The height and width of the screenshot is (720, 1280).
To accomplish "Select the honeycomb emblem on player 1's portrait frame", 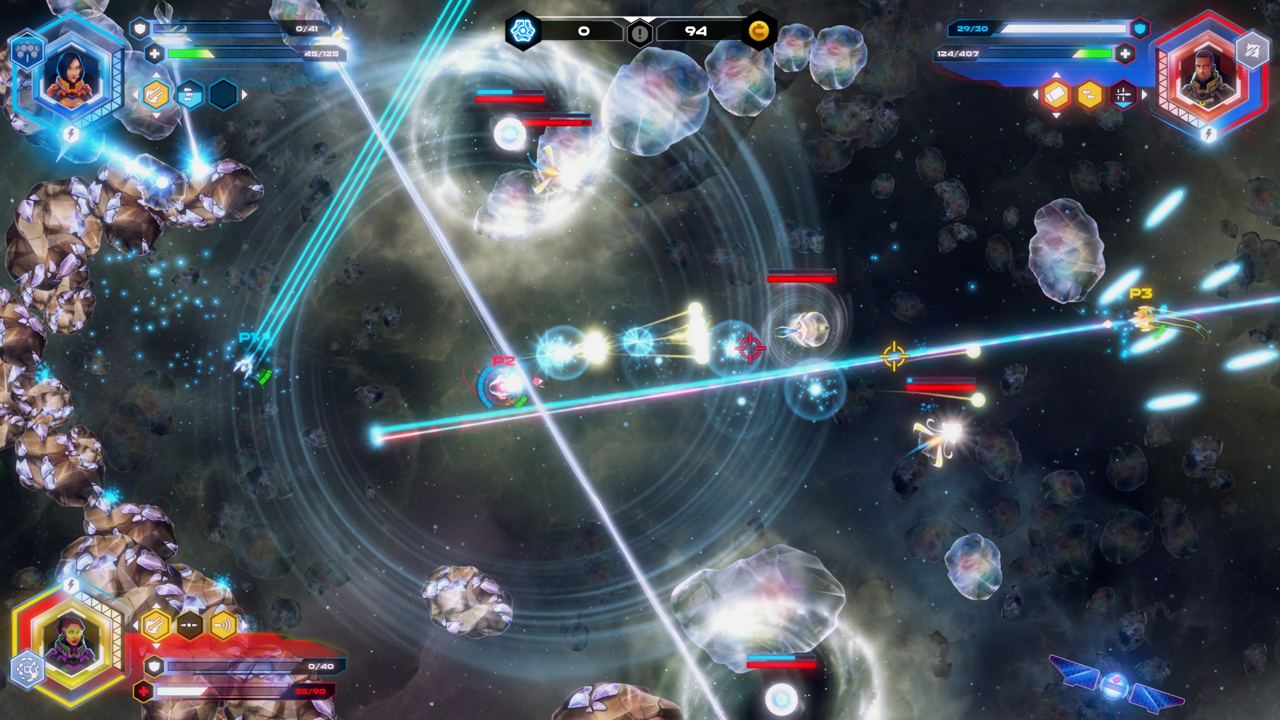I will tap(27, 51).
